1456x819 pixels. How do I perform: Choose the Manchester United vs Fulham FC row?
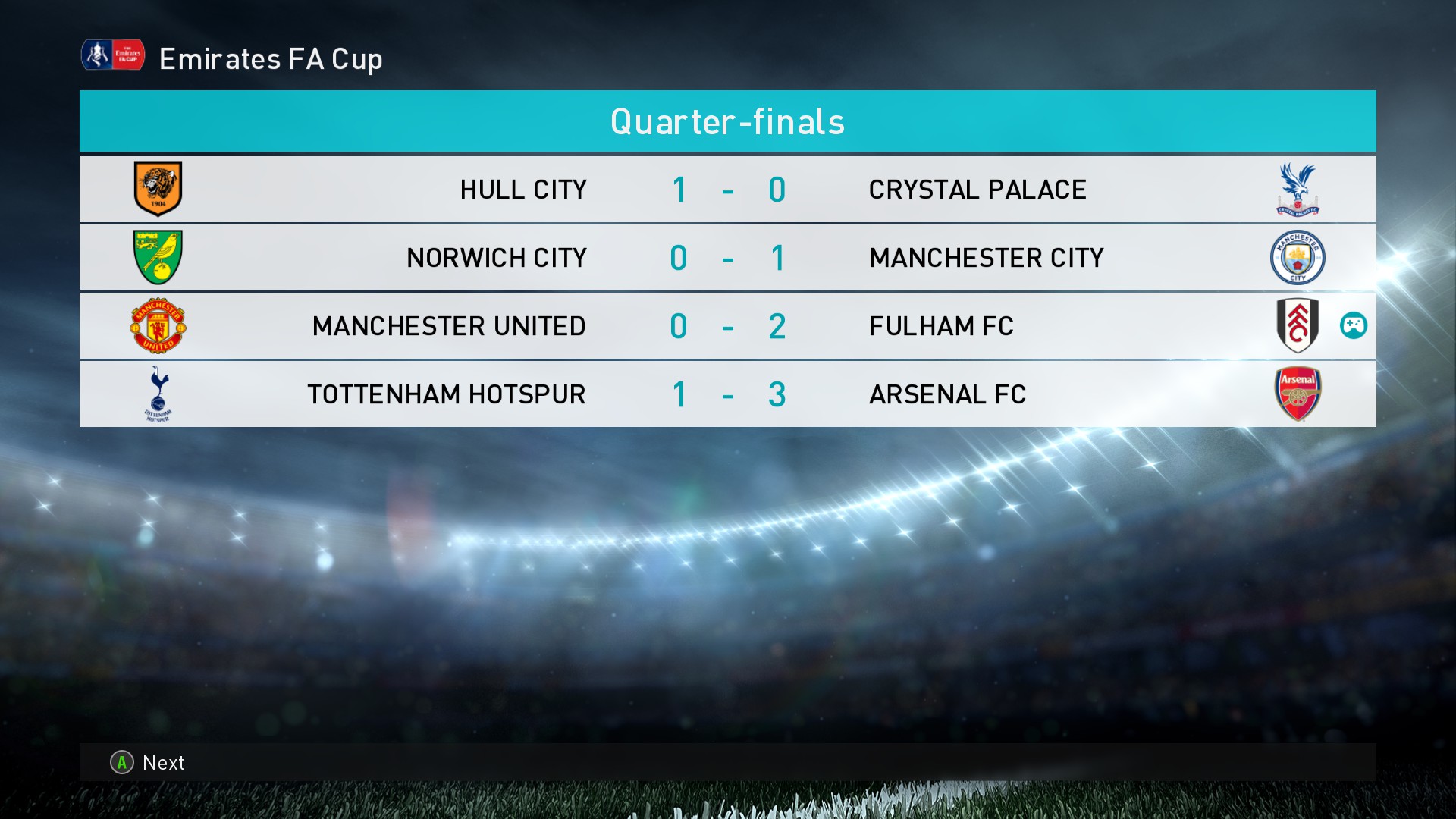727,326
